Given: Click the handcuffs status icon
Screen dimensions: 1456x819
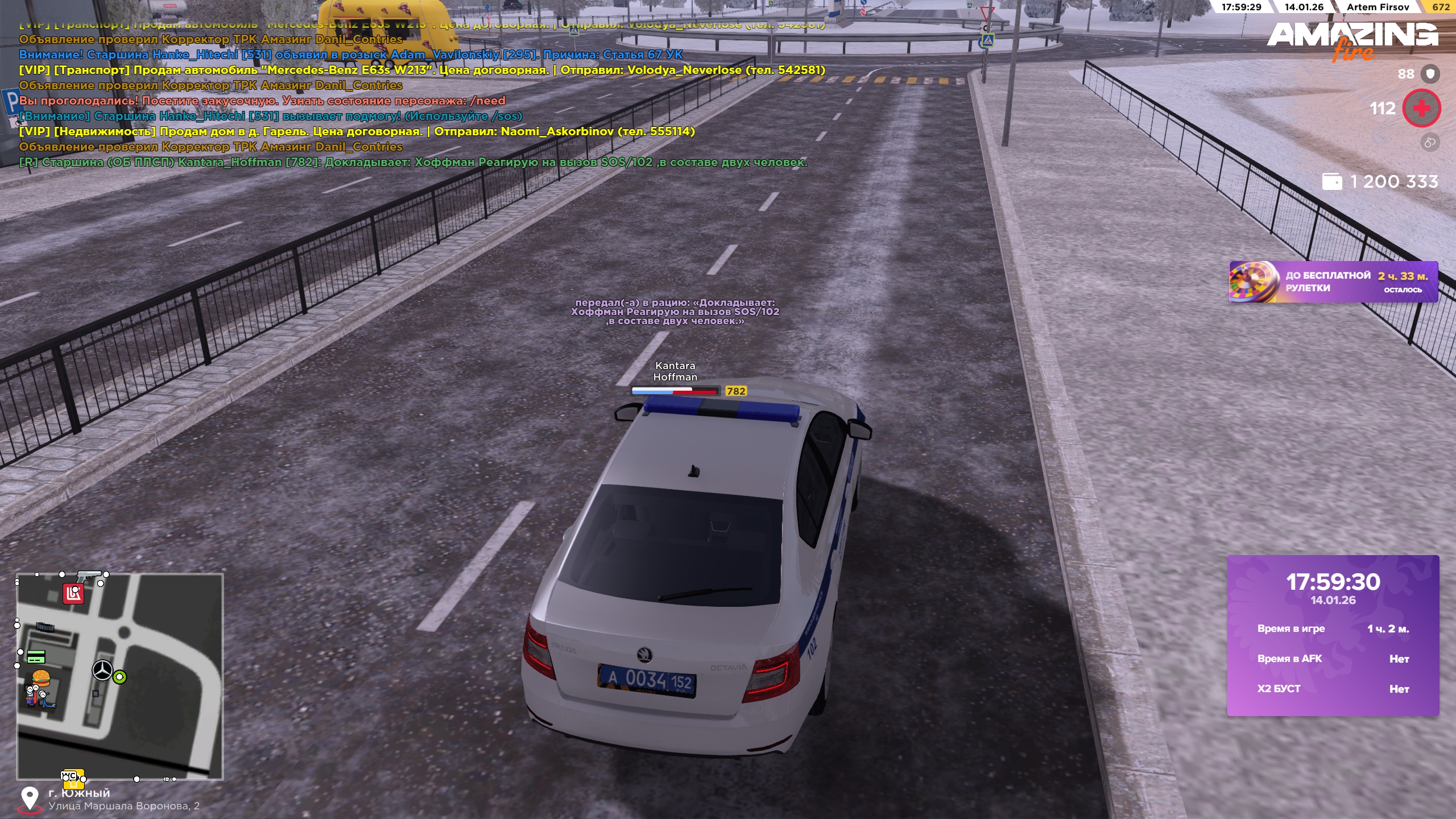Looking at the screenshot, I should (1430, 142).
